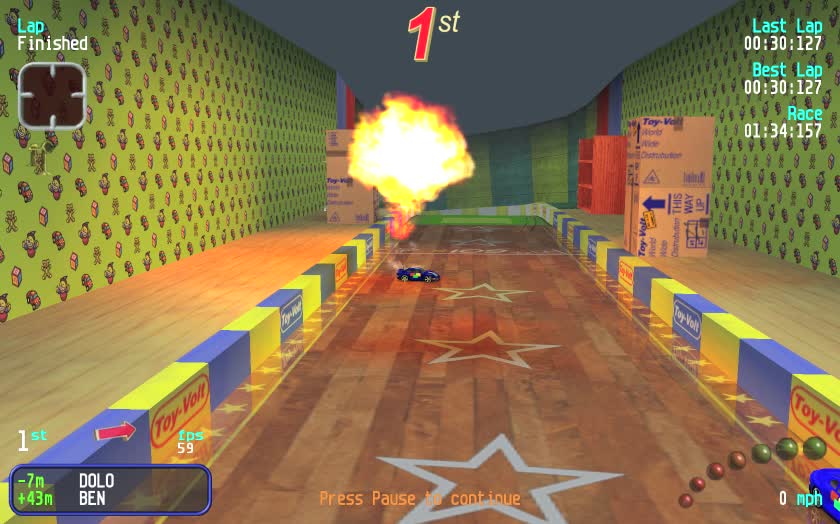Select the weapon pickup slot icon

[x=52, y=96]
